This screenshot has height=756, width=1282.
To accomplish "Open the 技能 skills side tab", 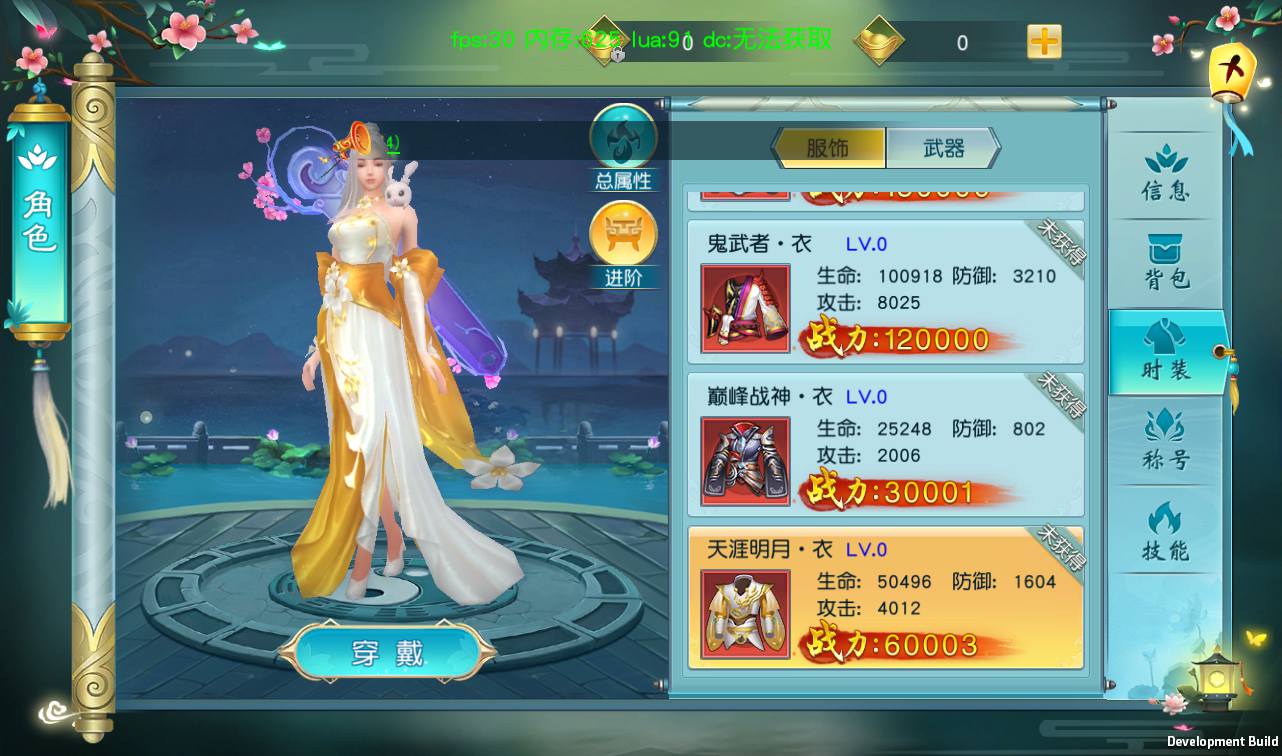I will tap(1165, 531).
